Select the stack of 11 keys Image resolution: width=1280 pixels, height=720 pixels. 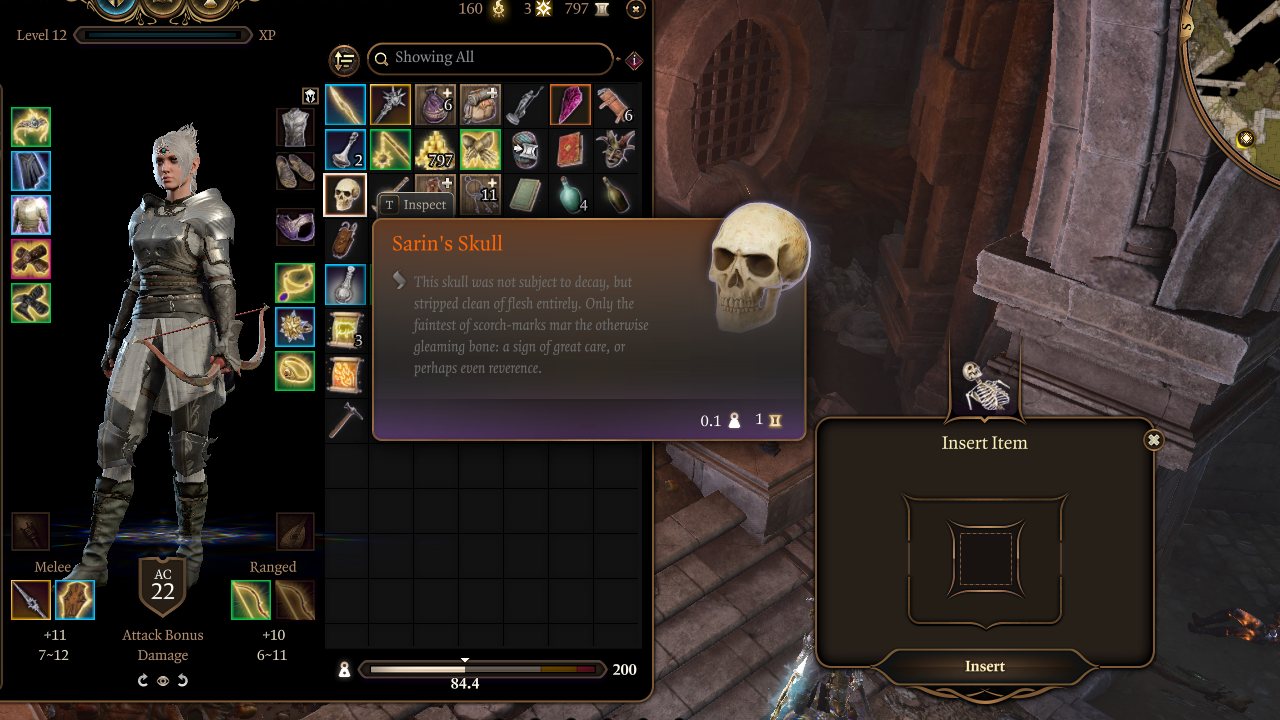point(480,194)
